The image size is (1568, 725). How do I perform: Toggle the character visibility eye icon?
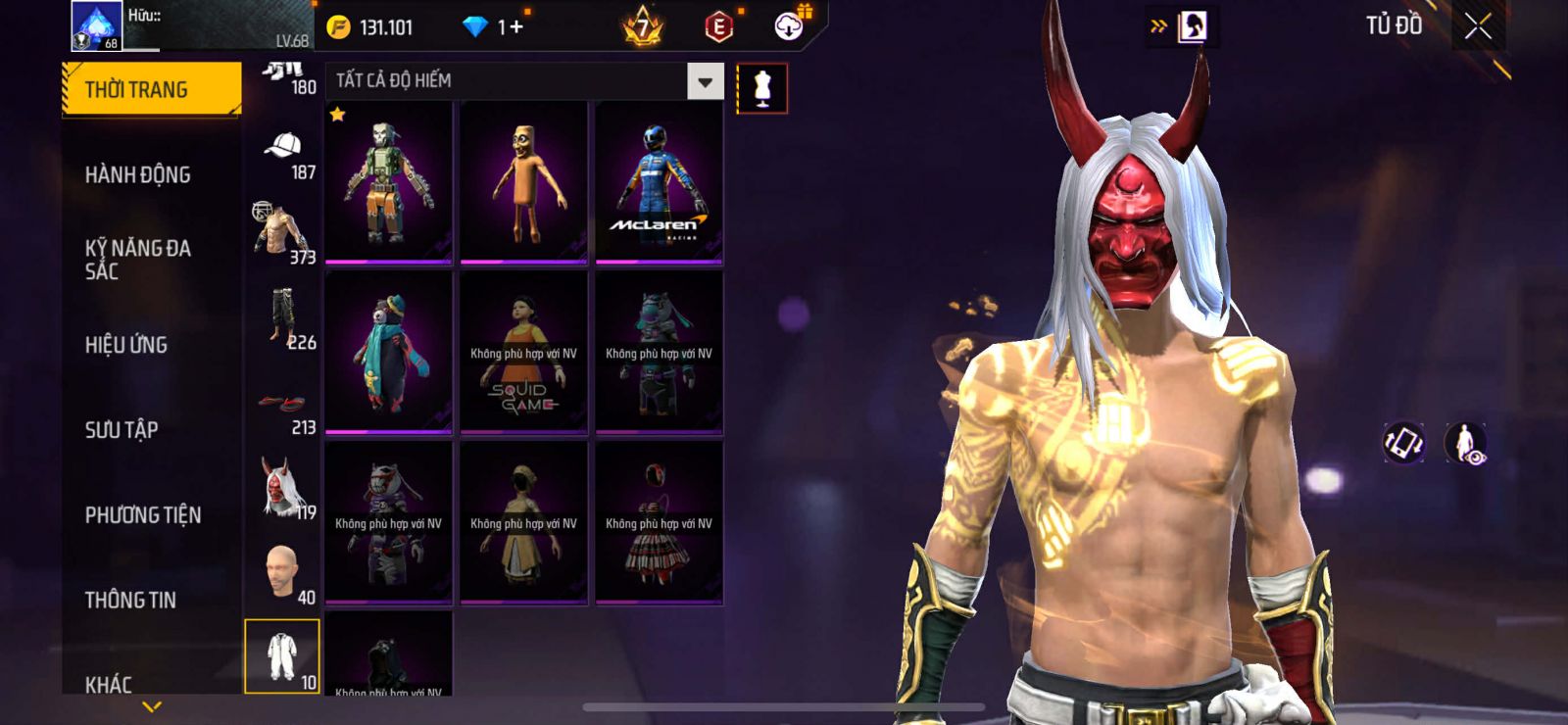pyautogui.click(x=1465, y=443)
